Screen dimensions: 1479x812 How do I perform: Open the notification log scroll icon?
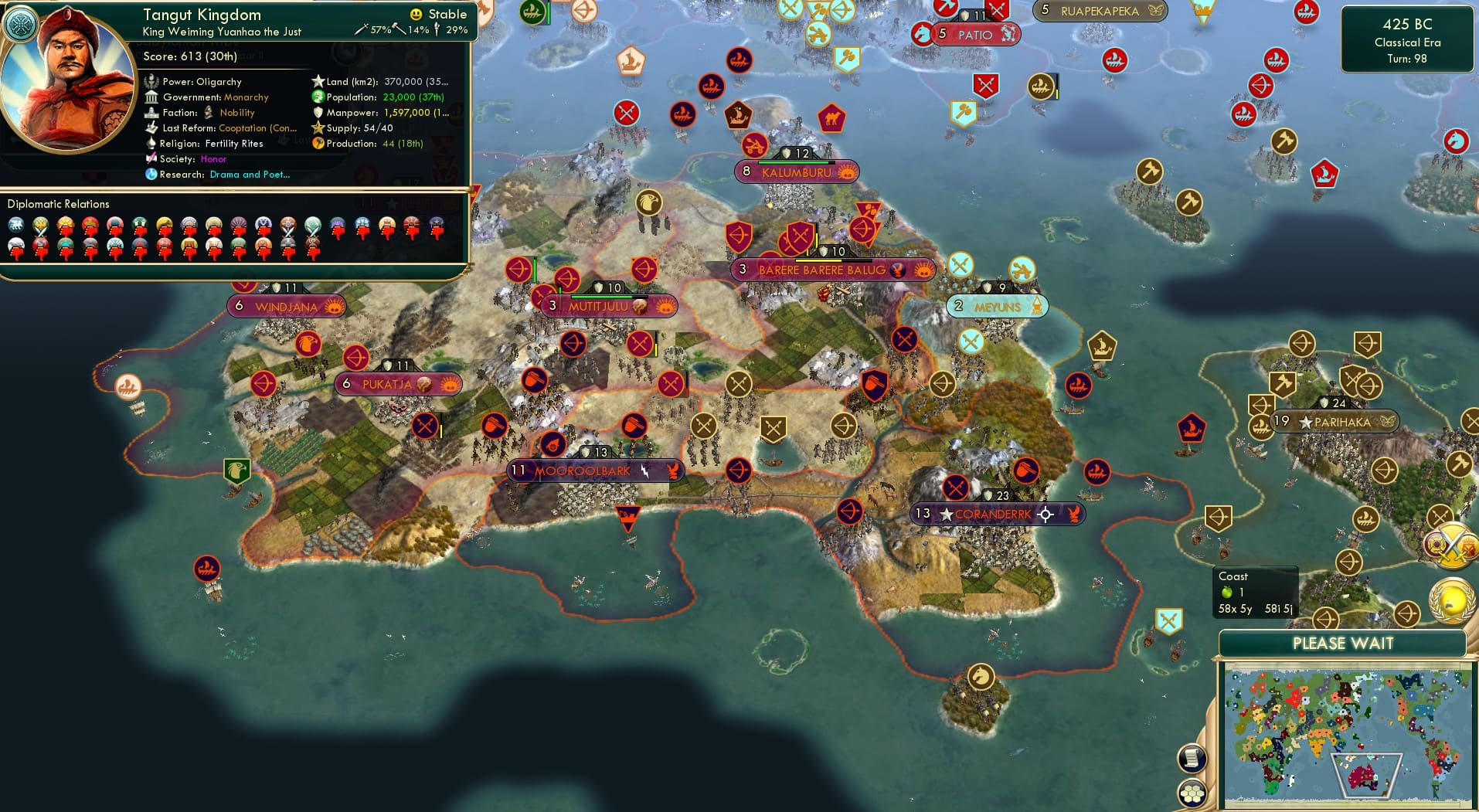pyautogui.click(x=1192, y=757)
